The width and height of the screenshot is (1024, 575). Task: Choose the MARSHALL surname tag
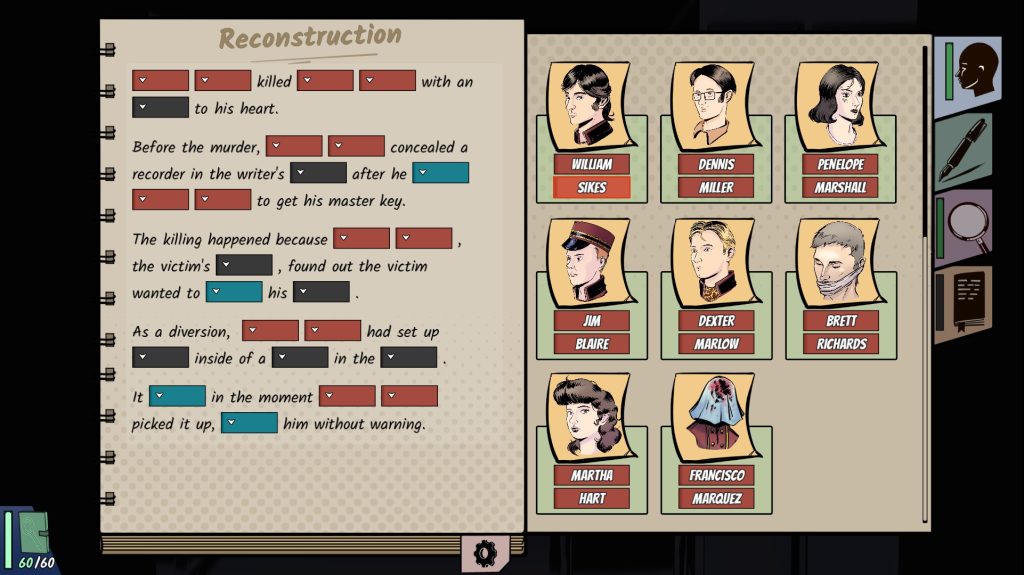tap(840, 187)
